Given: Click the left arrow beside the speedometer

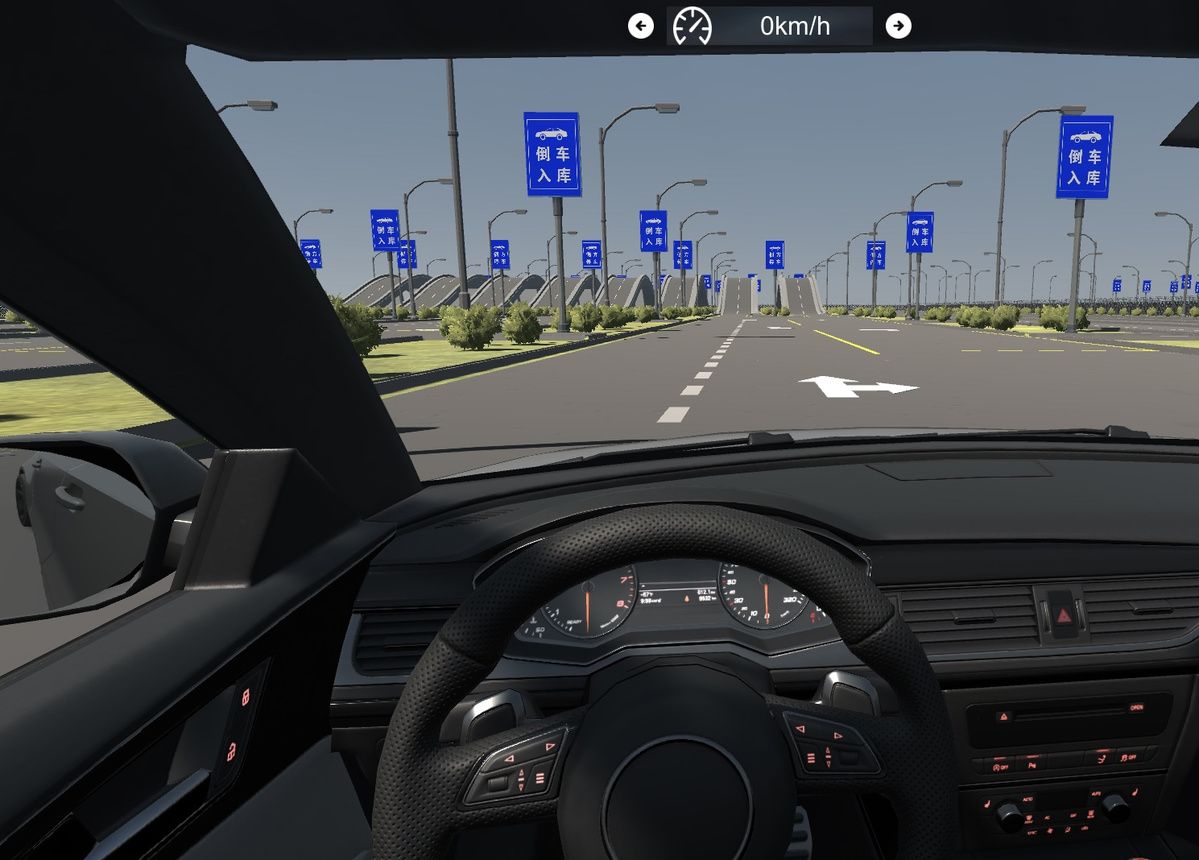Looking at the screenshot, I should click(x=641, y=26).
